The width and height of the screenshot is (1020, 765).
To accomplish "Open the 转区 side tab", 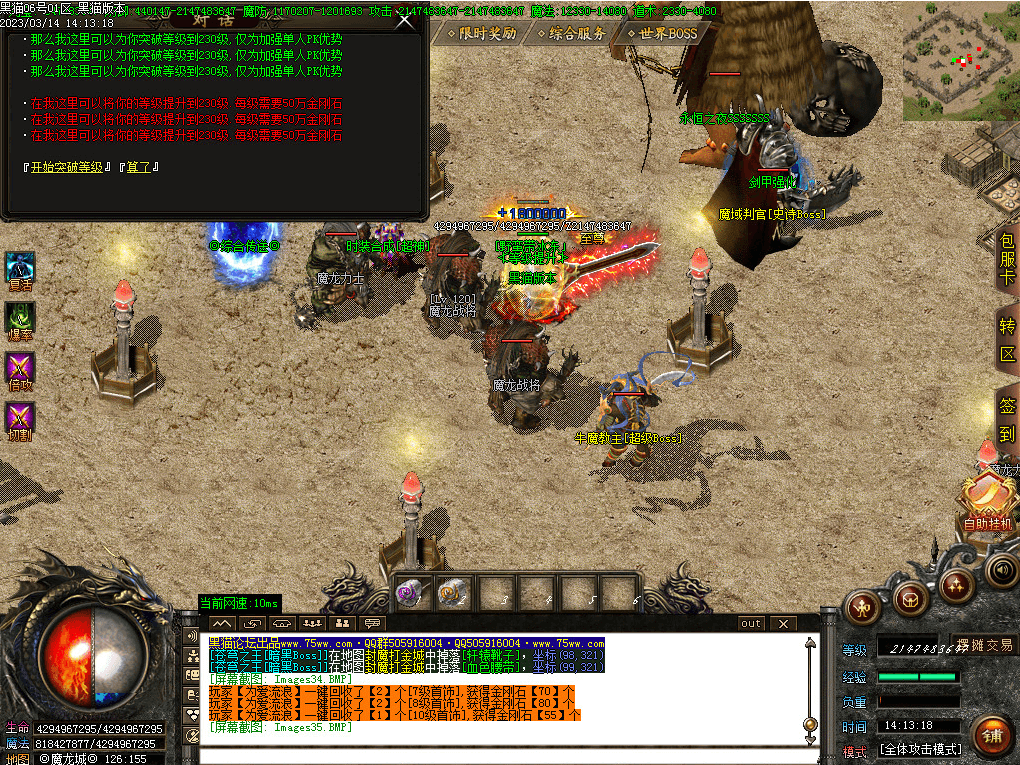I will pos(1007,340).
